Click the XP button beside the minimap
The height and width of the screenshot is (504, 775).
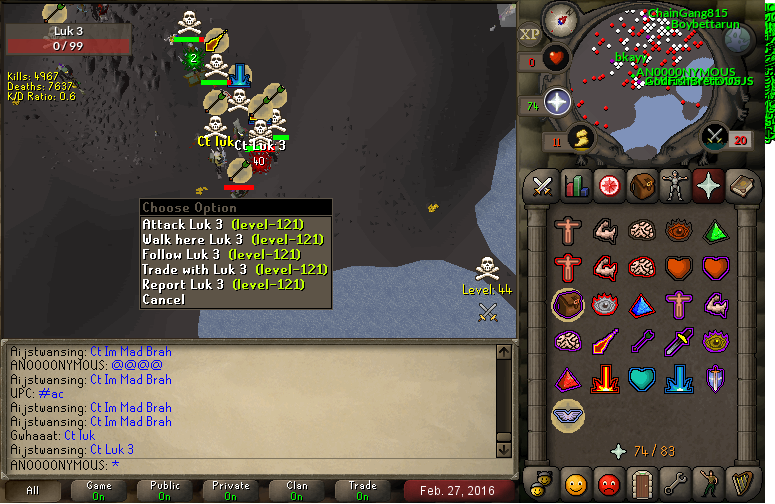(x=530, y=34)
